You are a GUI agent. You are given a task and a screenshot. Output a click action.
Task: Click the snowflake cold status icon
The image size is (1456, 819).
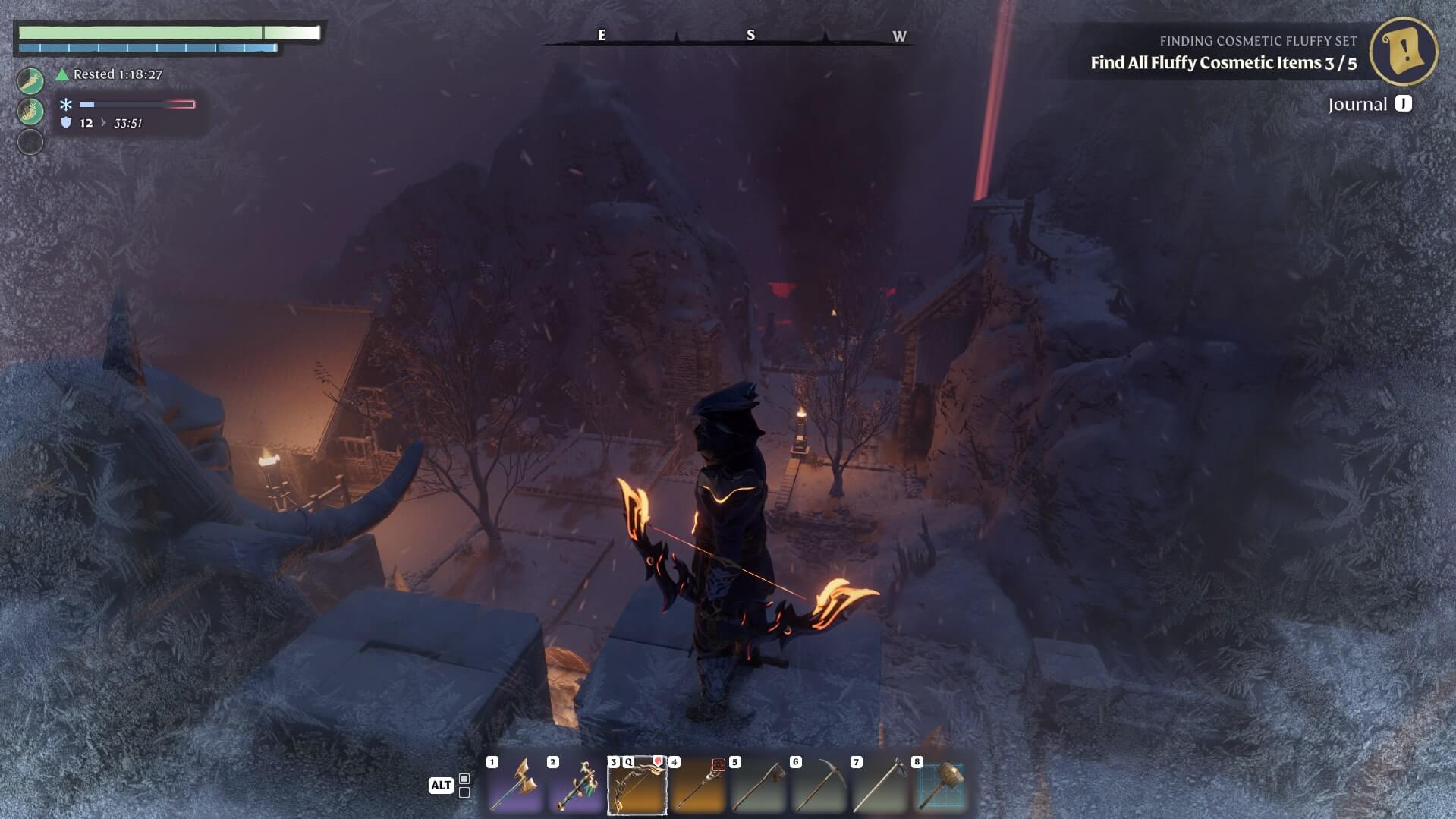coord(66,105)
